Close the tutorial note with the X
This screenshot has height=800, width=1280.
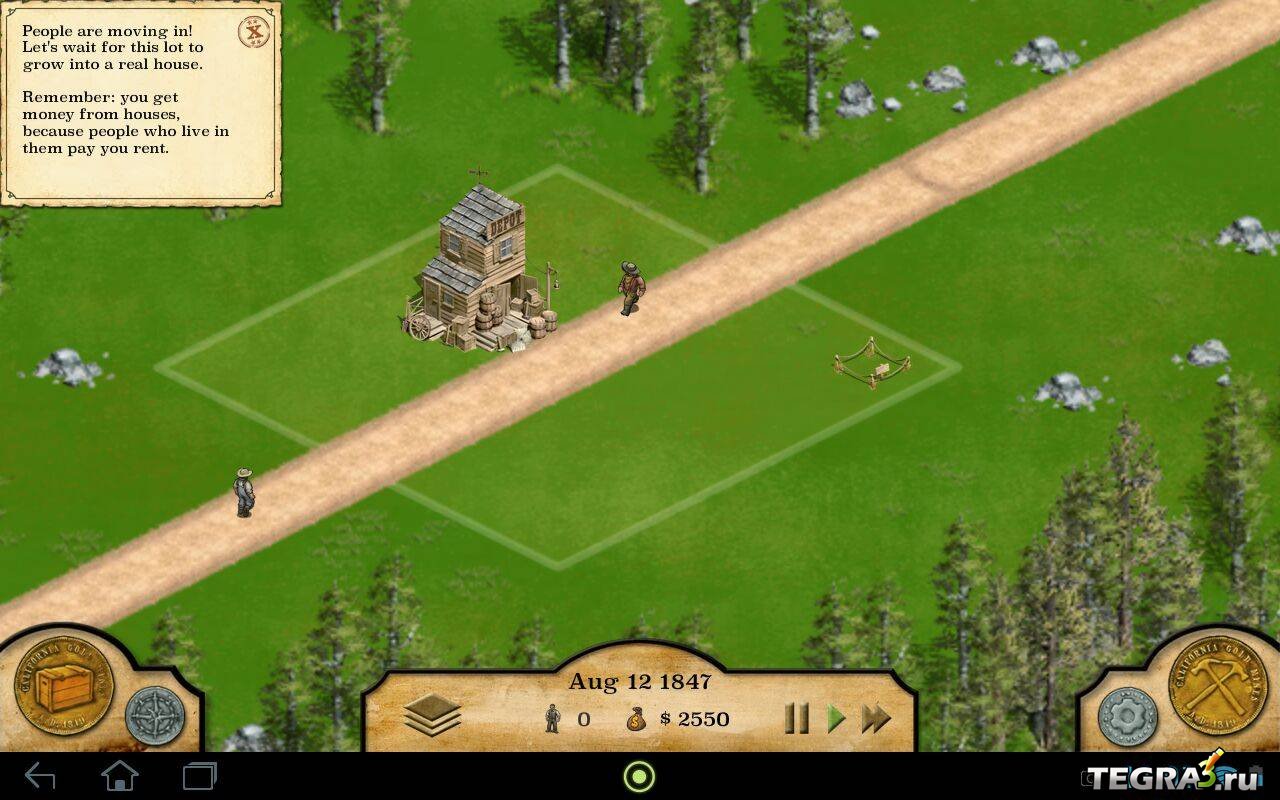pyautogui.click(x=255, y=32)
